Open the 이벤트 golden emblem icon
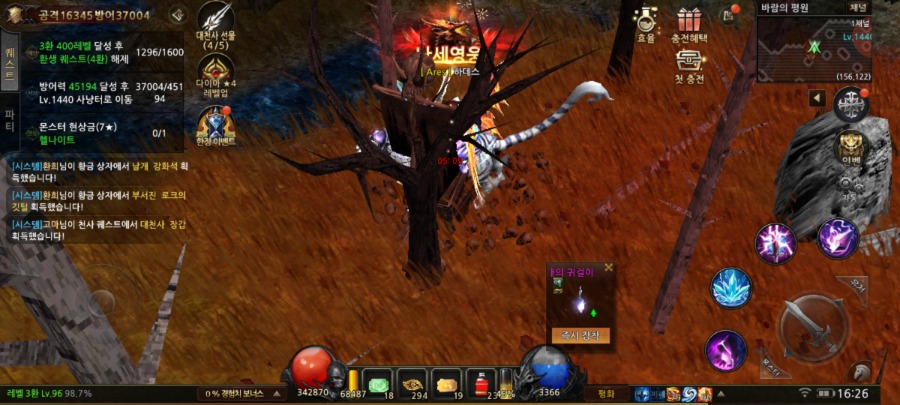This screenshot has height=405, width=900. click(852, 147)
